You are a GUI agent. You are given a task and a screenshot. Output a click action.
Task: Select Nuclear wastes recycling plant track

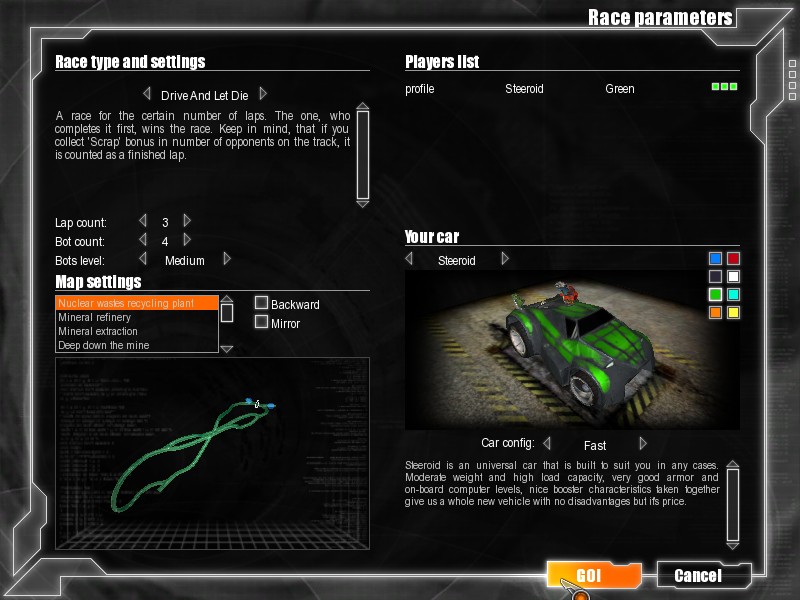click(x=137, y=303)
